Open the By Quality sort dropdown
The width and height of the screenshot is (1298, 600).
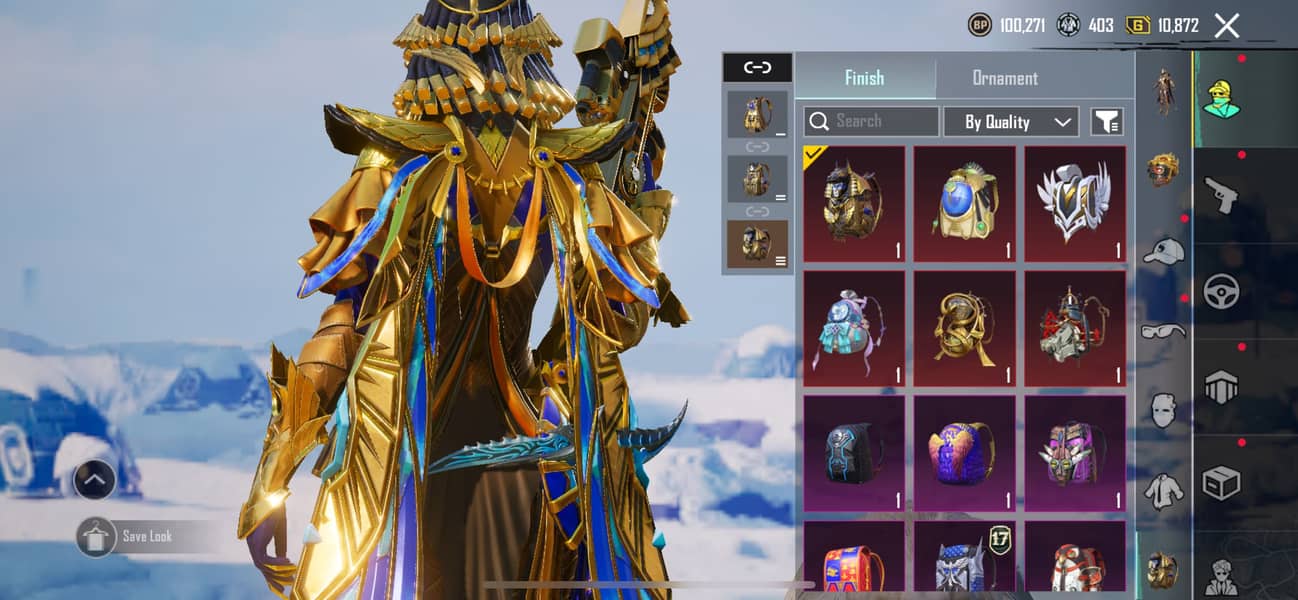[1011, 121]
